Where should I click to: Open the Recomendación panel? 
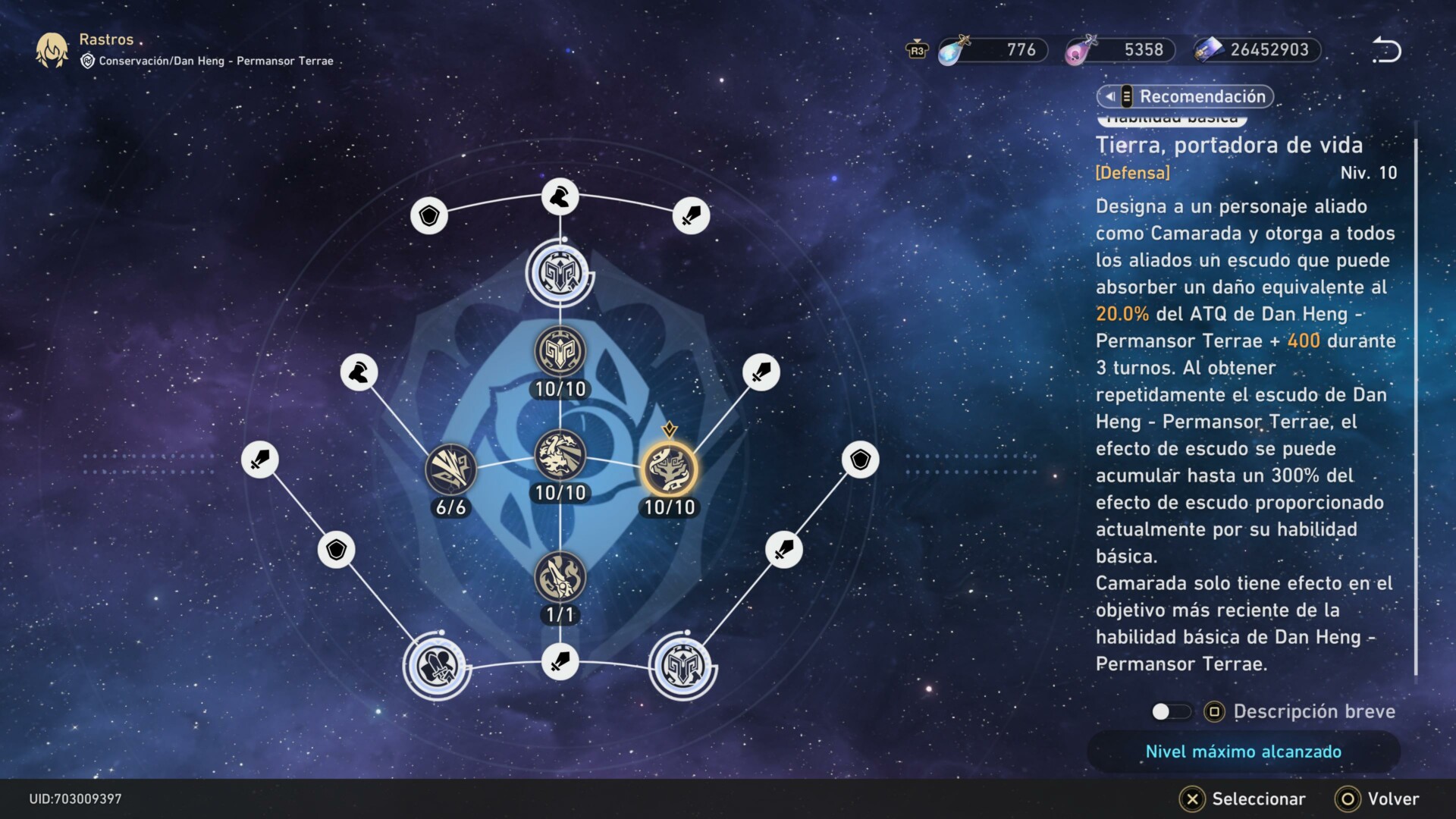pos(1185,96)
